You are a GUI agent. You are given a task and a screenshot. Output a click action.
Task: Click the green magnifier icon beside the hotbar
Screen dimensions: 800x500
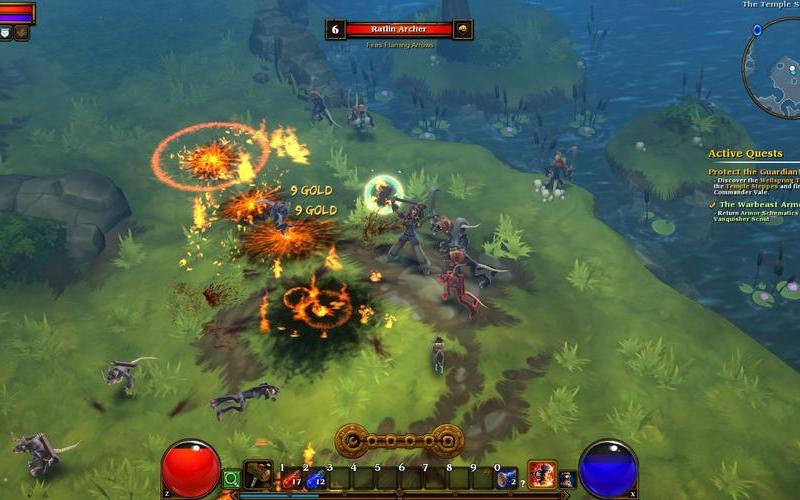(232, 479)
